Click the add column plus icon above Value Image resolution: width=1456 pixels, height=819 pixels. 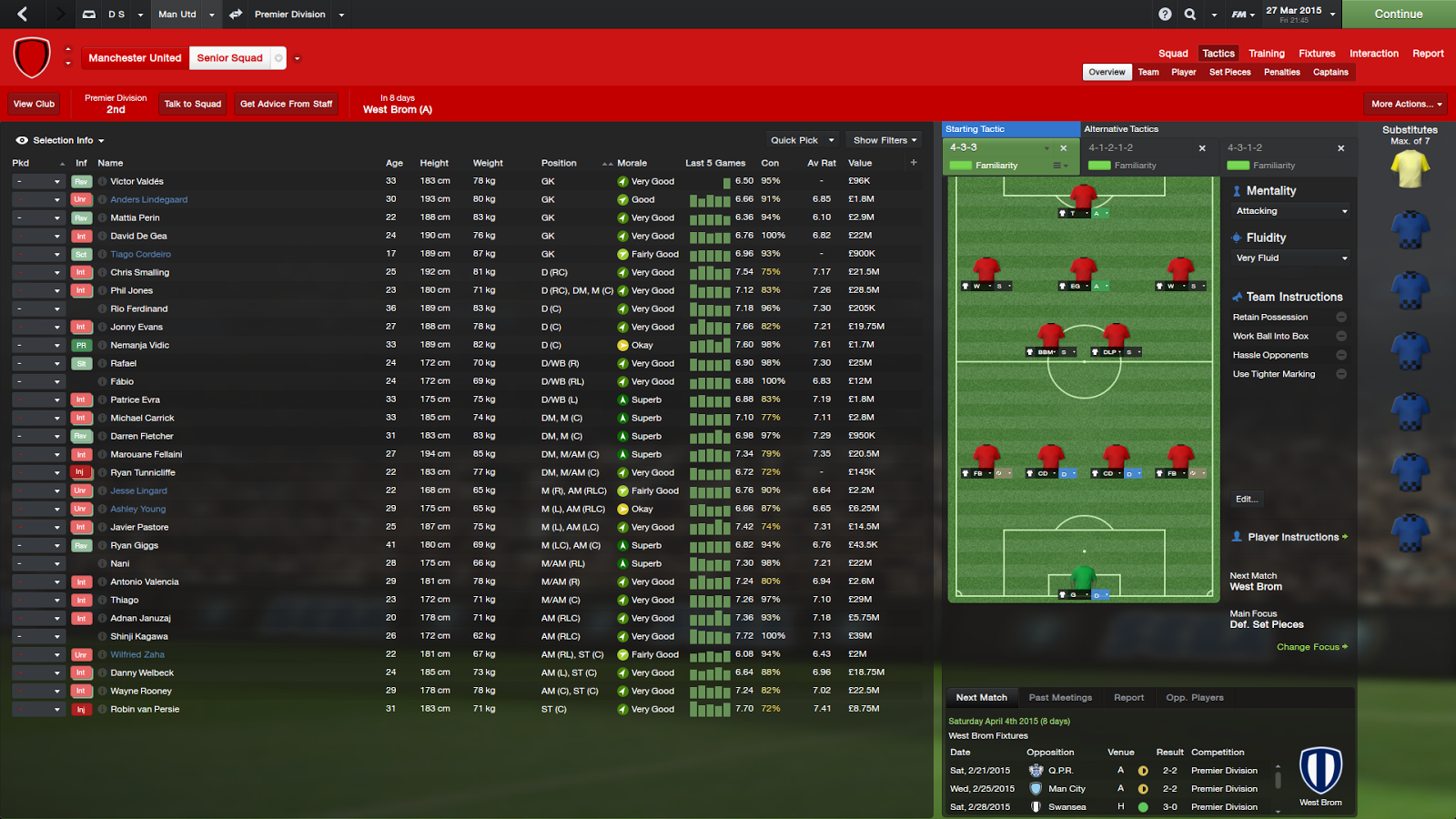pyautogui.click(x=913, y=162)
